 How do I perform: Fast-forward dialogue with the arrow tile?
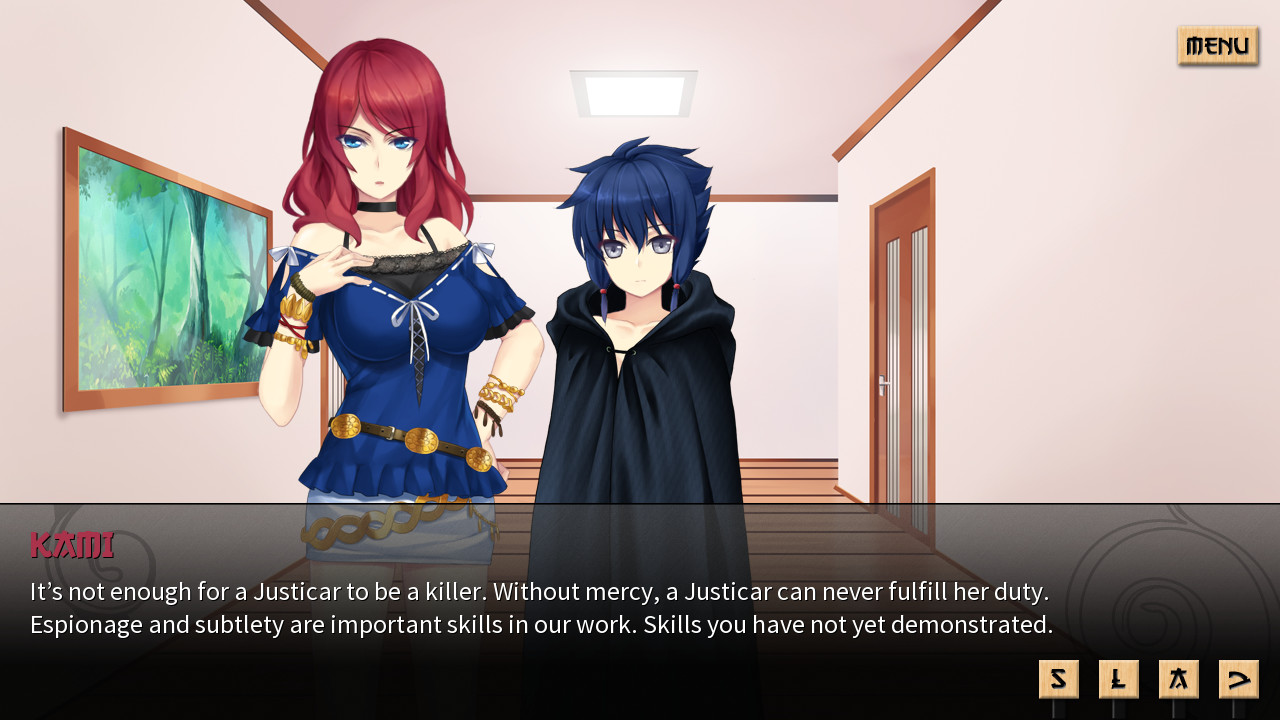(x=1240, y=678)
